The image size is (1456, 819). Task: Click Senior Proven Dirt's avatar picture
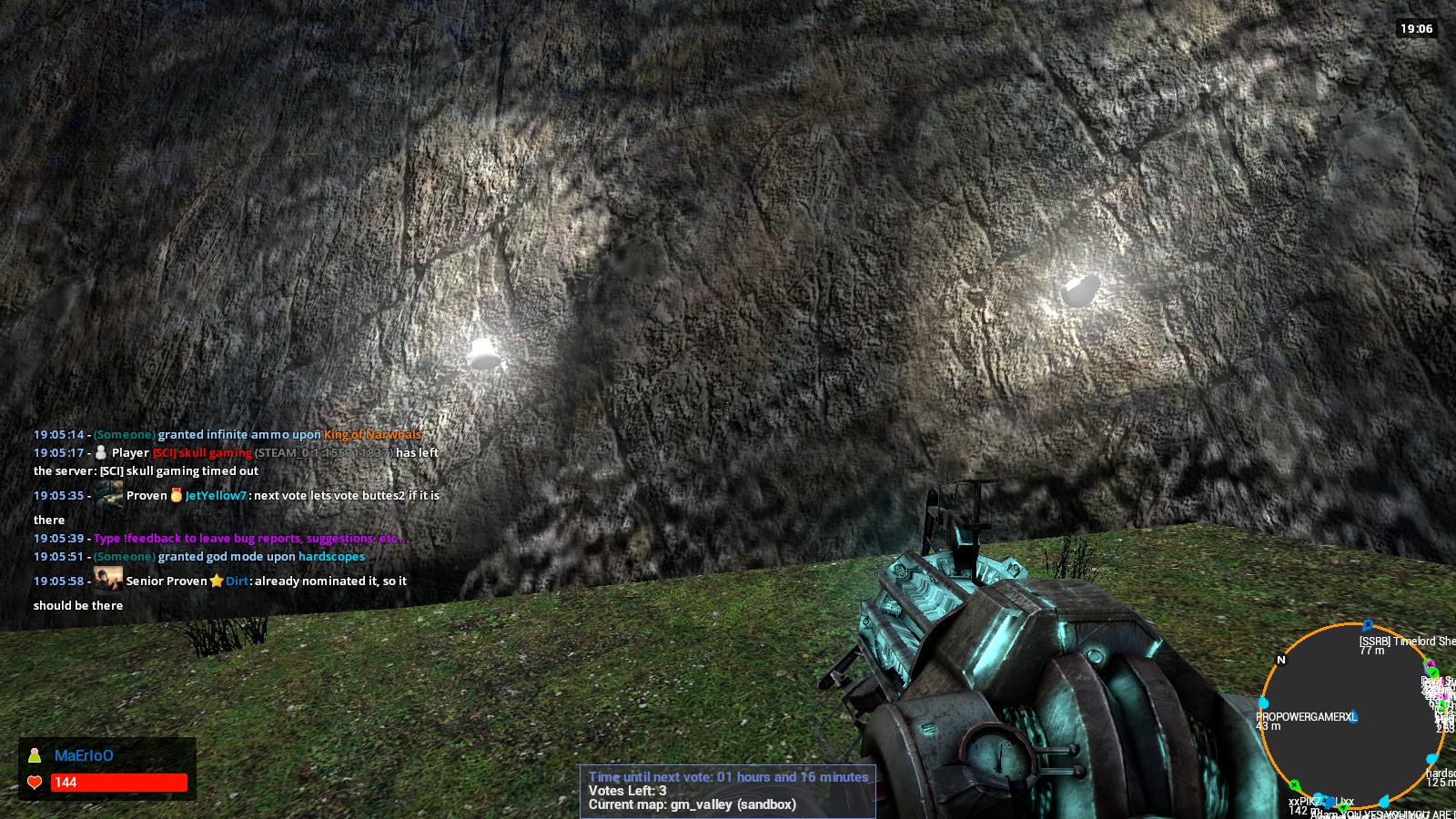coord(106,579)
